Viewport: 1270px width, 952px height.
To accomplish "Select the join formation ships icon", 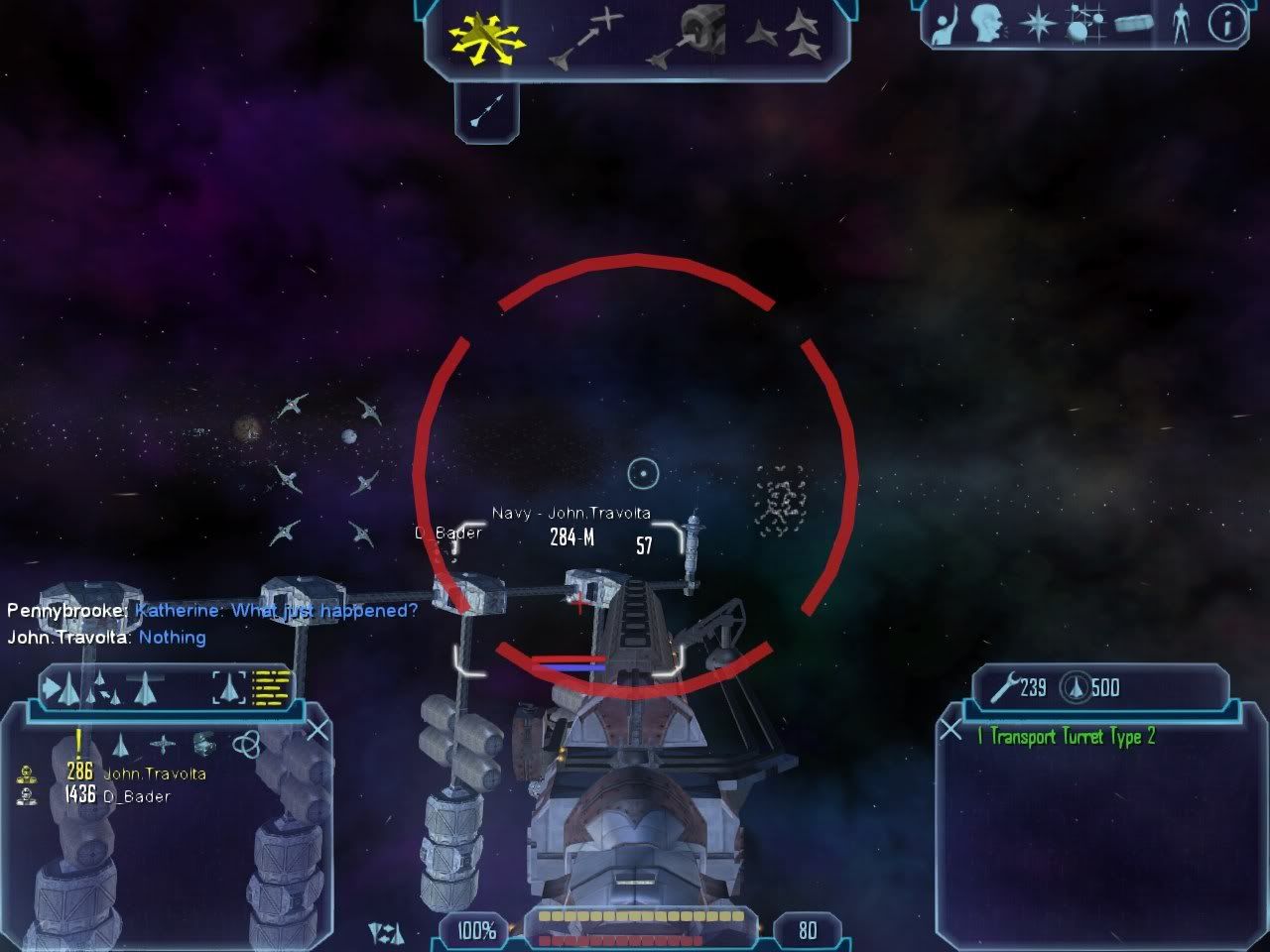I will click(783, 38).
